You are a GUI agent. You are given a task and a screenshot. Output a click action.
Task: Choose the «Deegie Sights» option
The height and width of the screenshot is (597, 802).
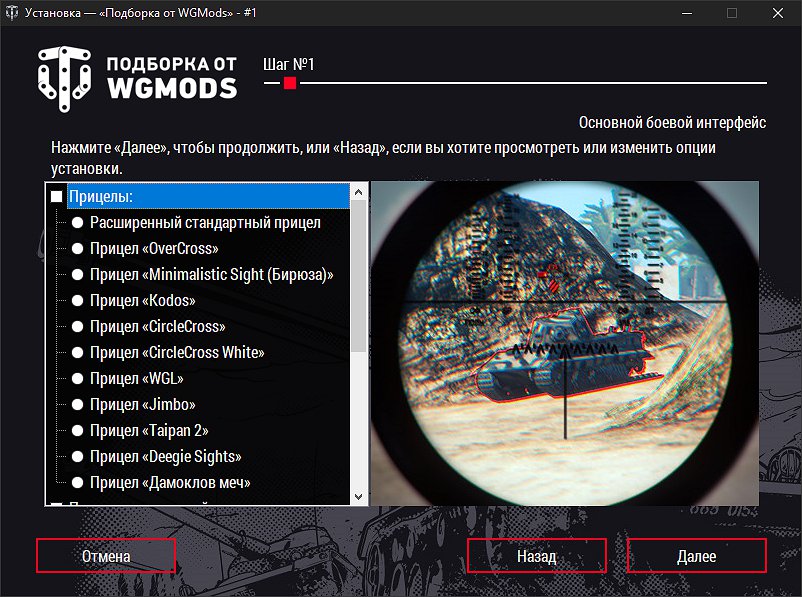(77, 456)
